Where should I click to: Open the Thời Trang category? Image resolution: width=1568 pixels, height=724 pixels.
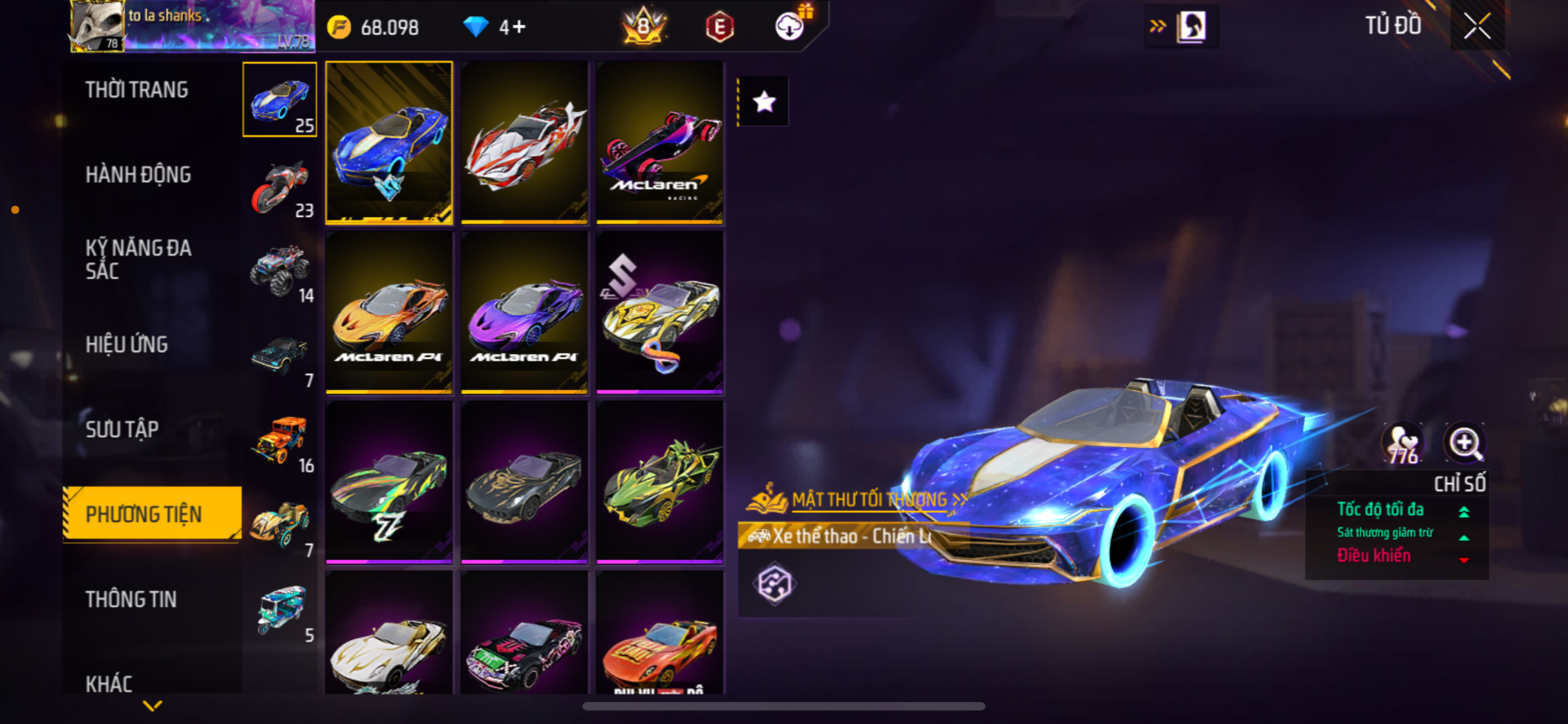click(137, 90)
